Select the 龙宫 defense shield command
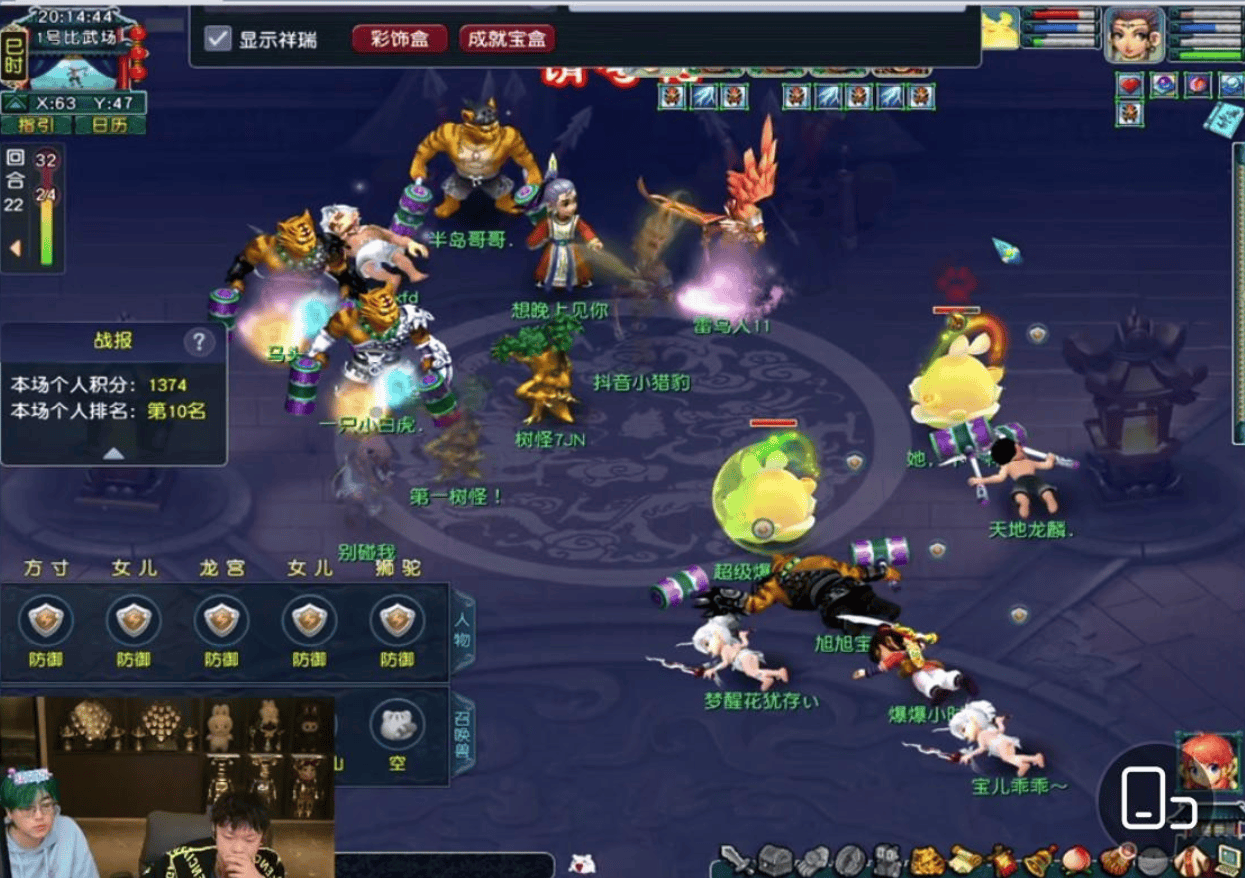The width and height of the screenshot is (1245, 878). click(x=221, y=622)
